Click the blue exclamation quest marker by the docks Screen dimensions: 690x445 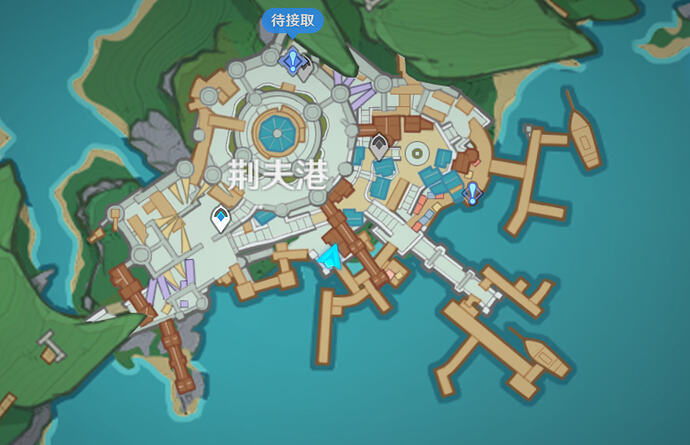tap(472, 191)
